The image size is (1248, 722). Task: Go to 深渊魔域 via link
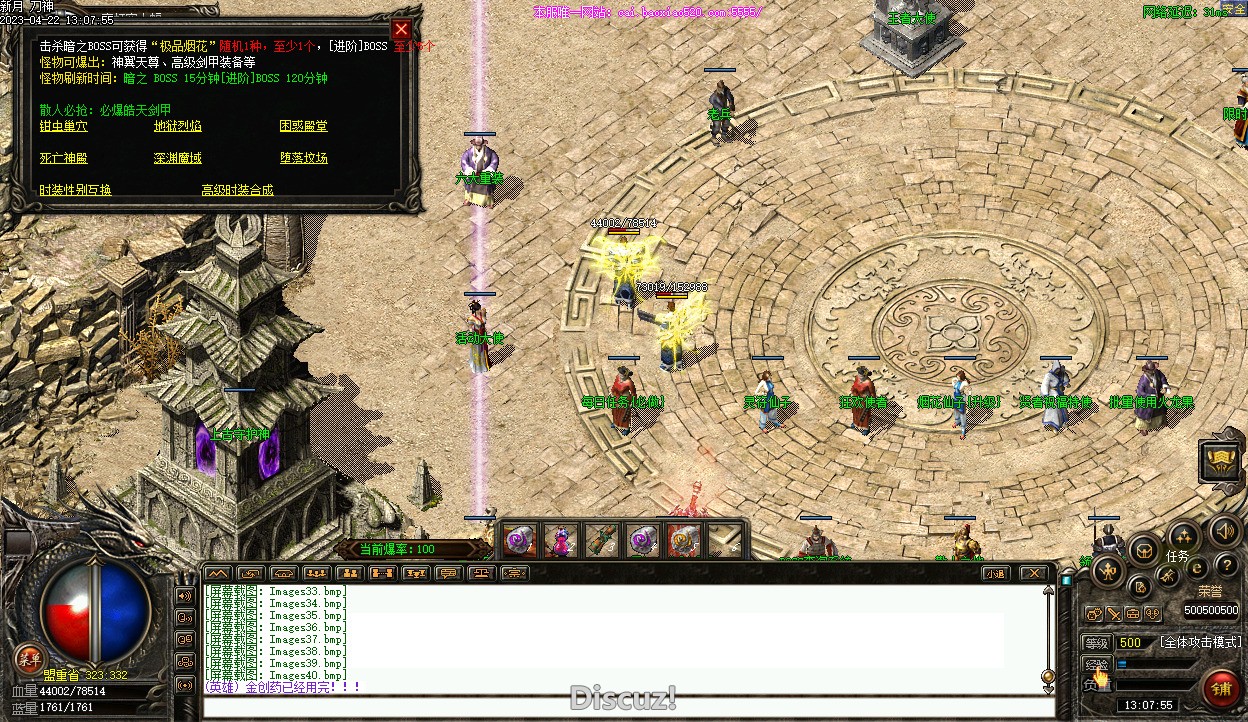[177, 158]
